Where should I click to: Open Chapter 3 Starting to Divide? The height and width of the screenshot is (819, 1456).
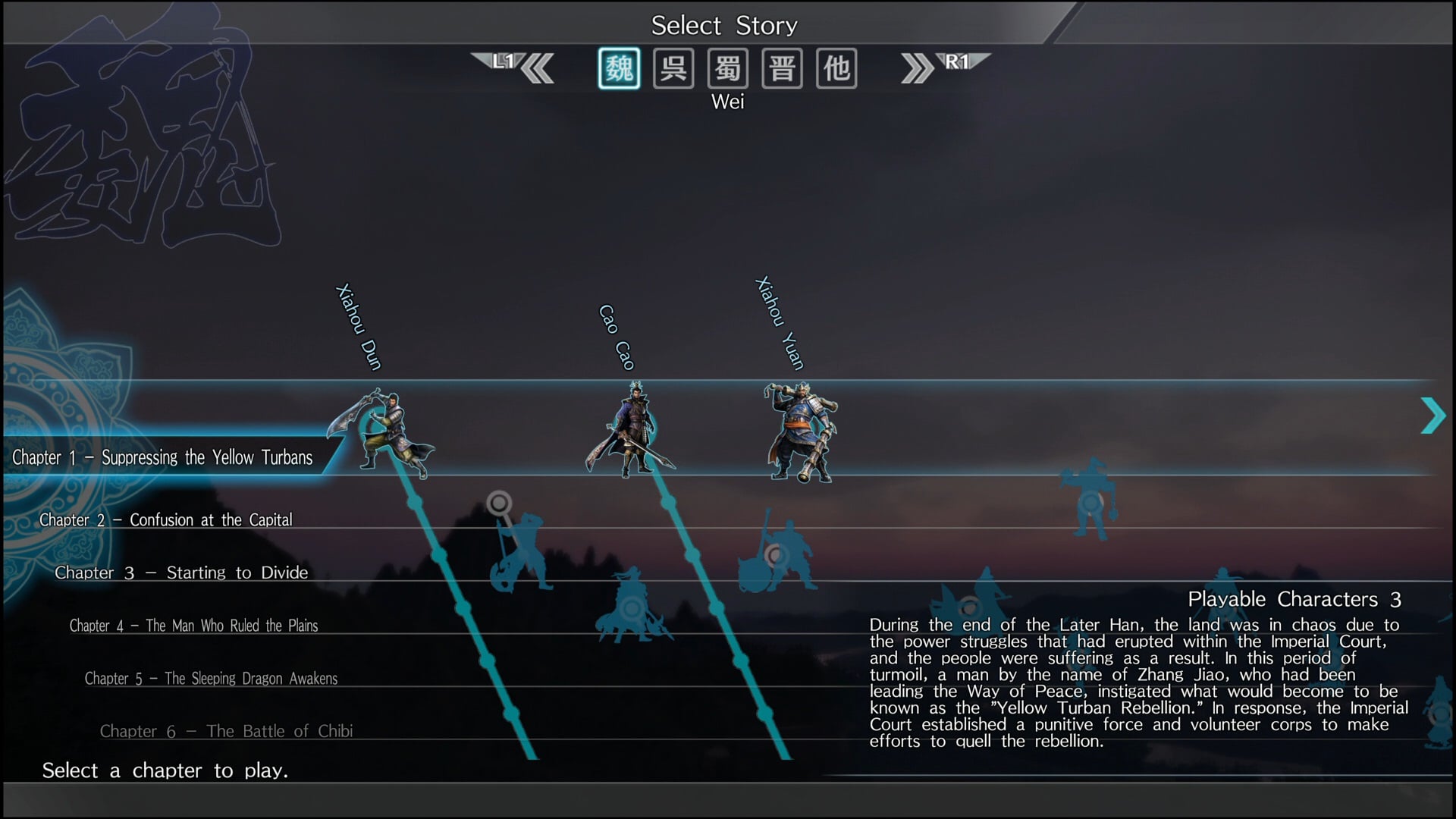[181, 573]
